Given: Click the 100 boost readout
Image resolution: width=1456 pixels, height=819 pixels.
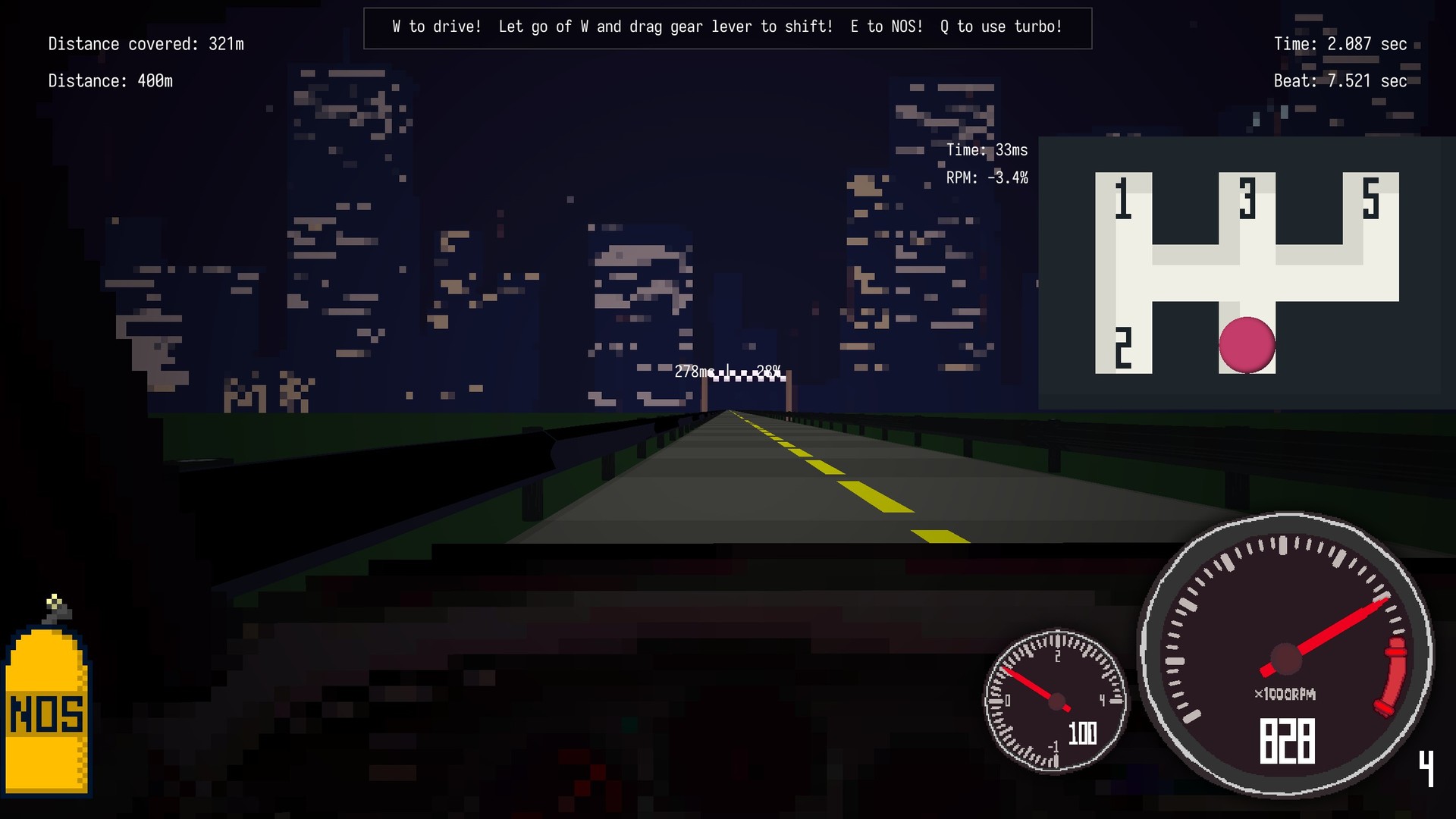Looking at the screenshot, I should [1083, 734].
